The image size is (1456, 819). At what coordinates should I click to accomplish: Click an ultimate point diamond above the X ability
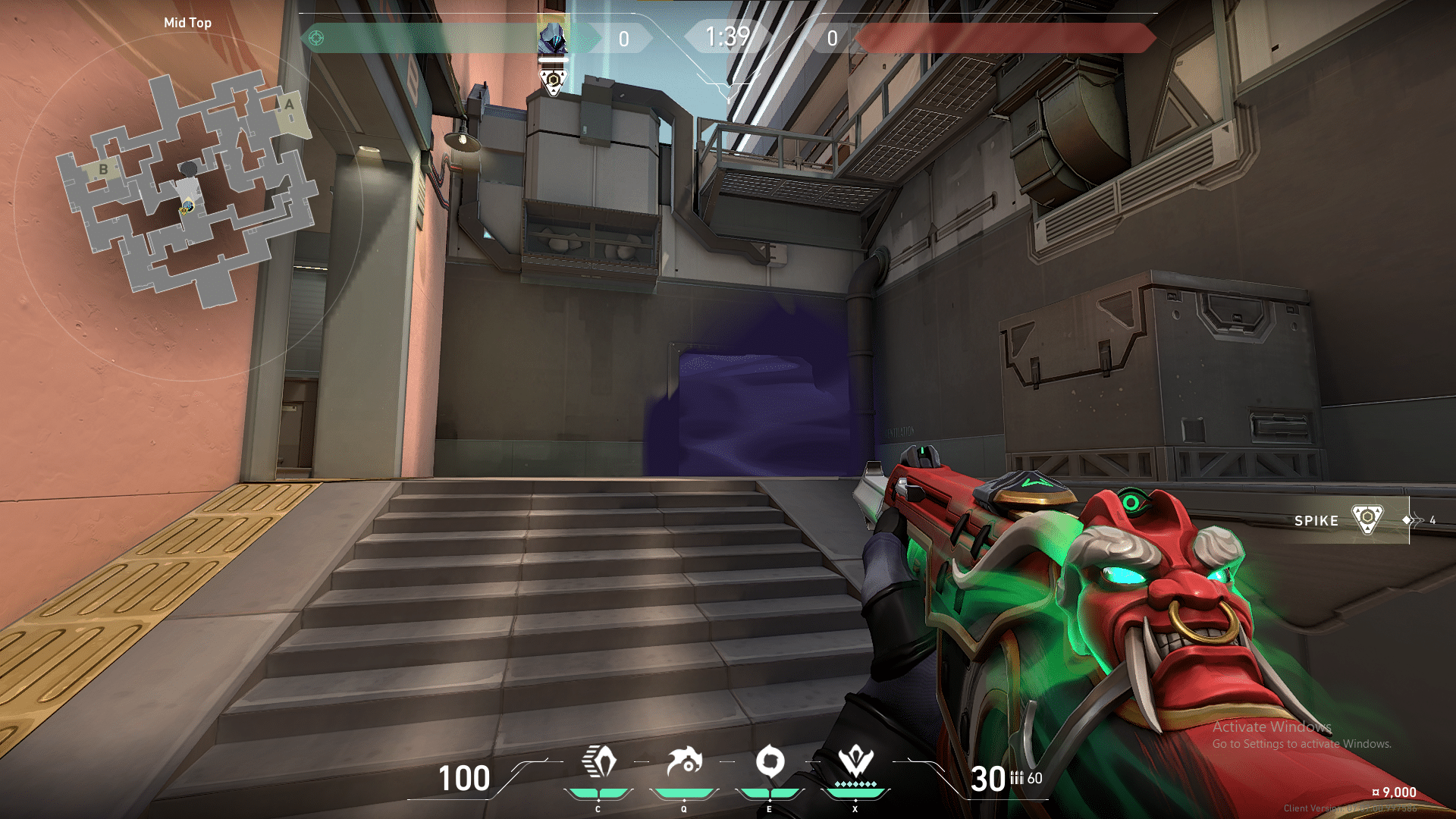pos(855,783)
